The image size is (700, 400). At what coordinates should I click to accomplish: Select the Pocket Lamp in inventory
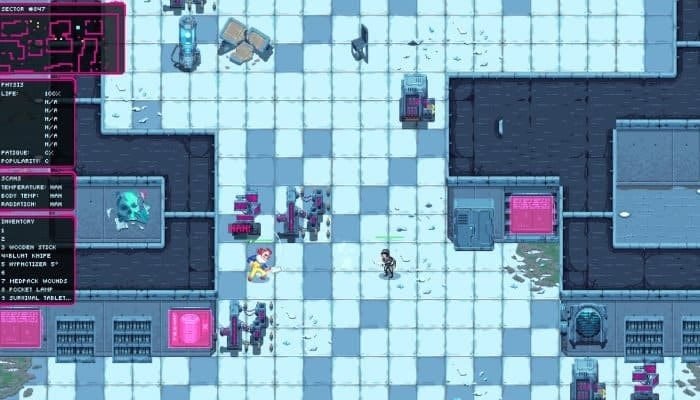(x=32, y=290)
